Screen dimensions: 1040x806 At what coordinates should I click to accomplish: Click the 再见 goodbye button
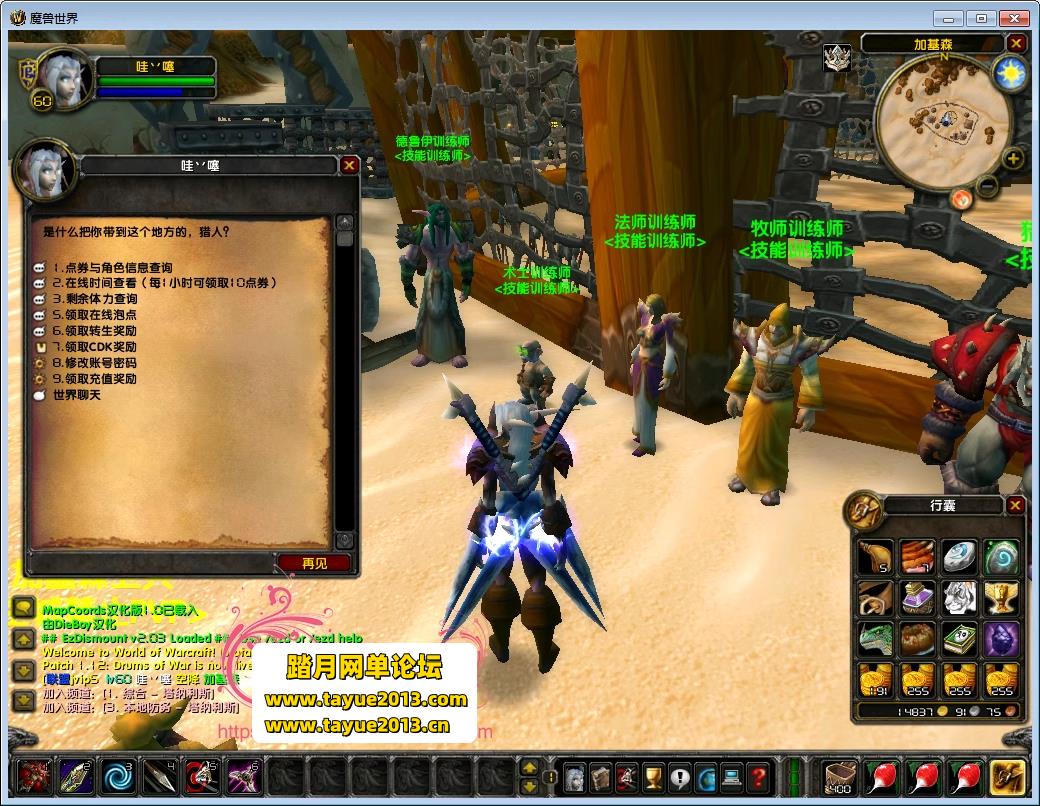314,563
